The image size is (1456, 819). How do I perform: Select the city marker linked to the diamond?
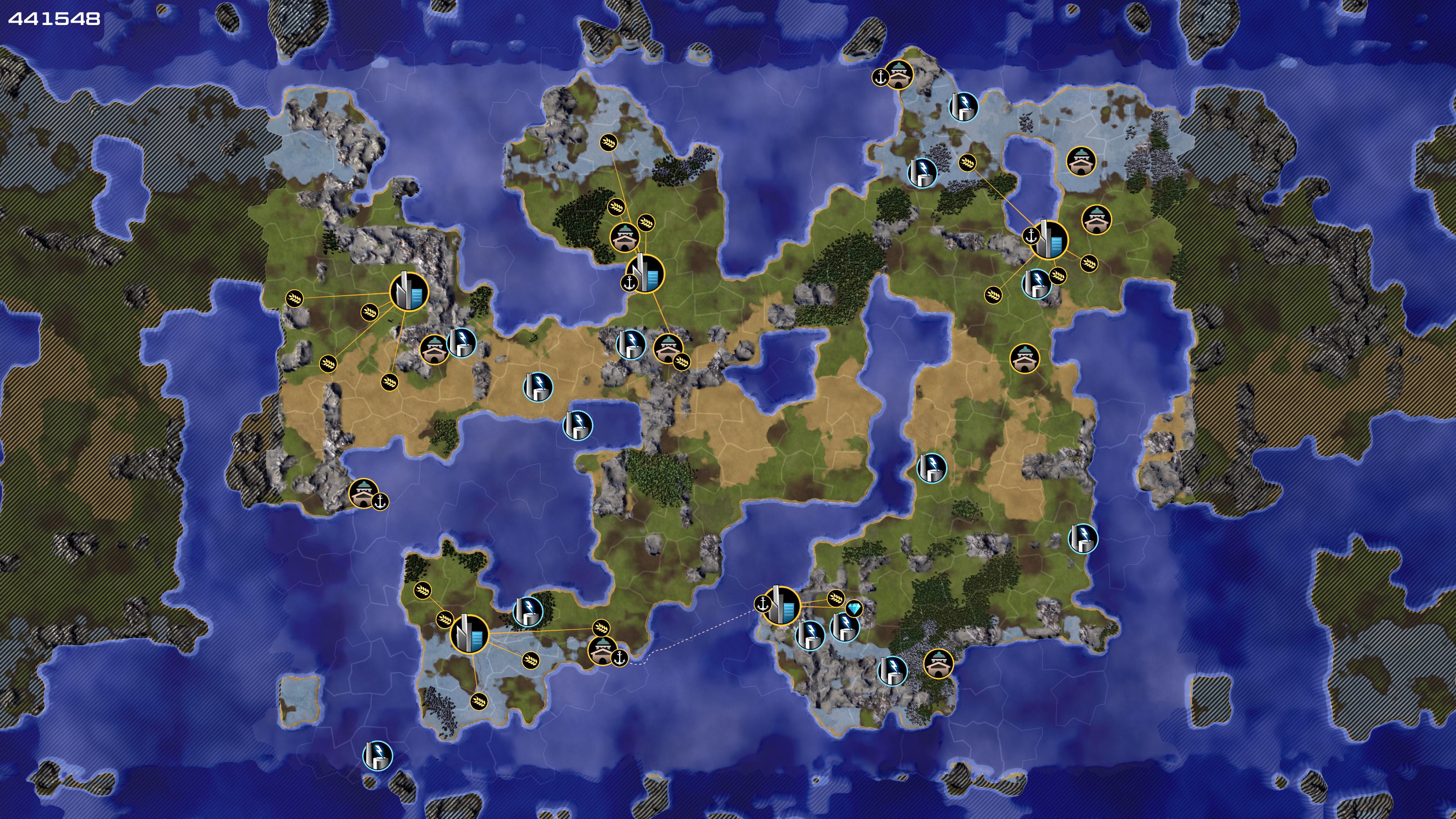coord(782,606)
